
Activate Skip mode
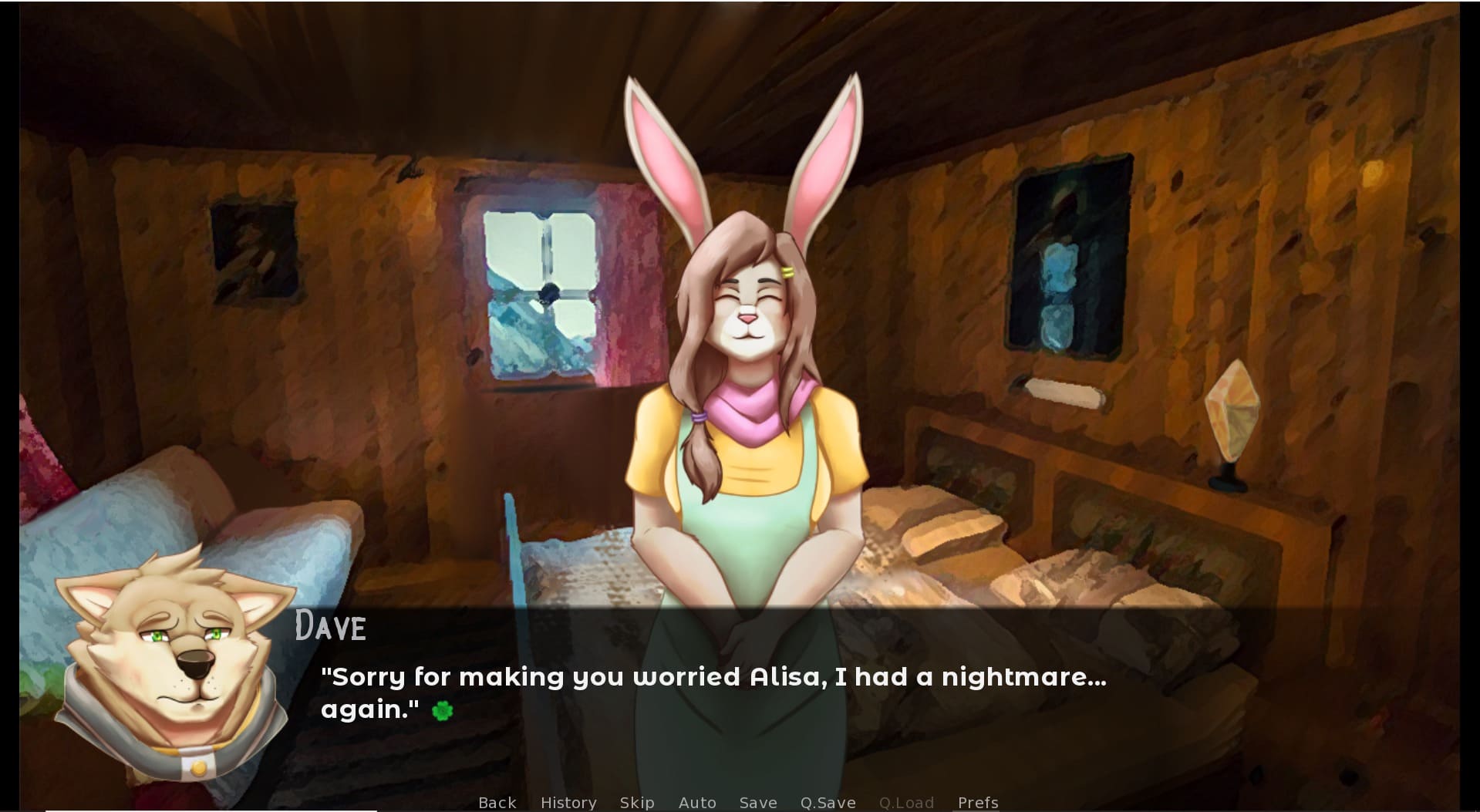[x=637, y=803]
